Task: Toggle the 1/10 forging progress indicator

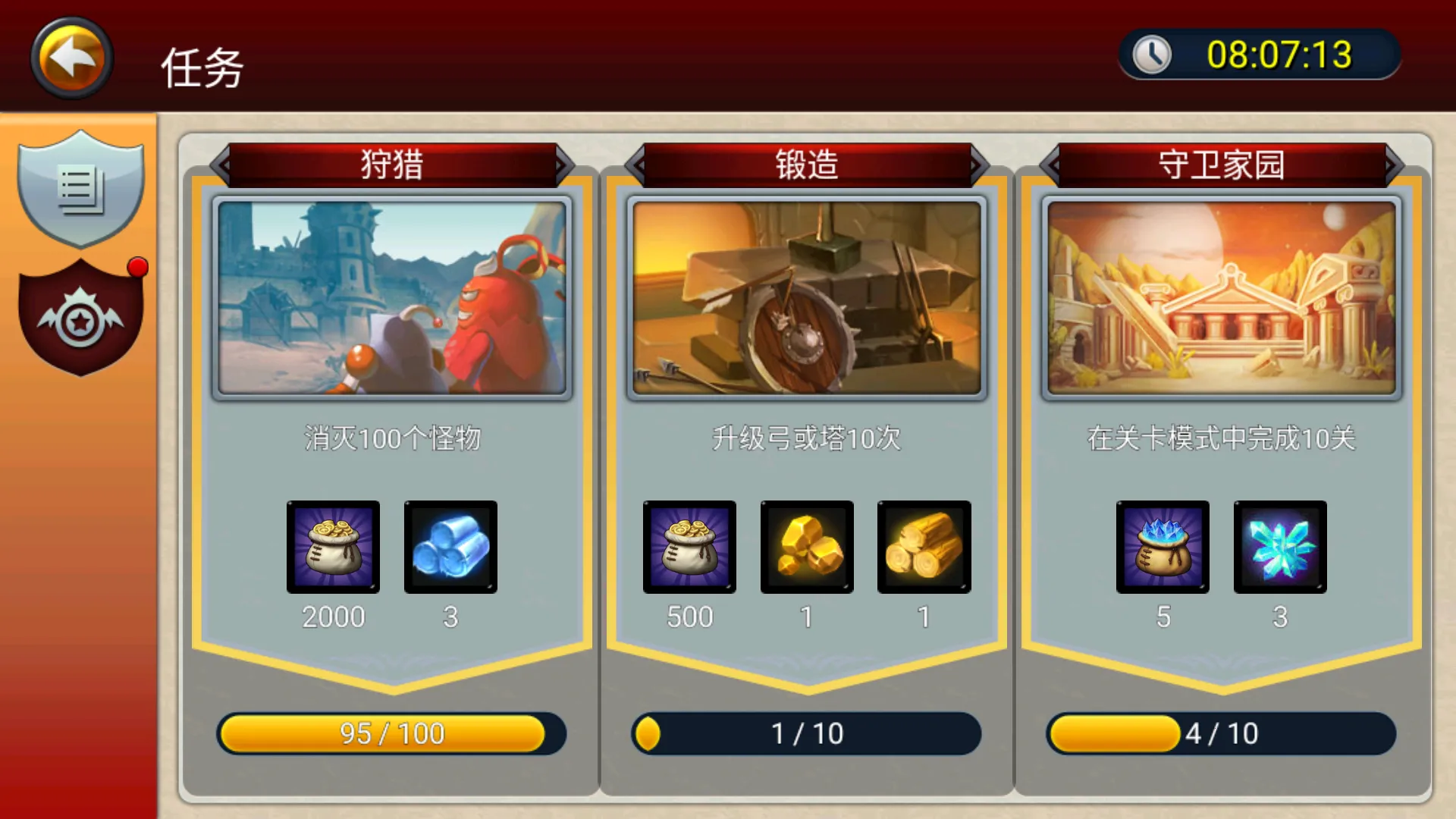Action: pos(806,733)
